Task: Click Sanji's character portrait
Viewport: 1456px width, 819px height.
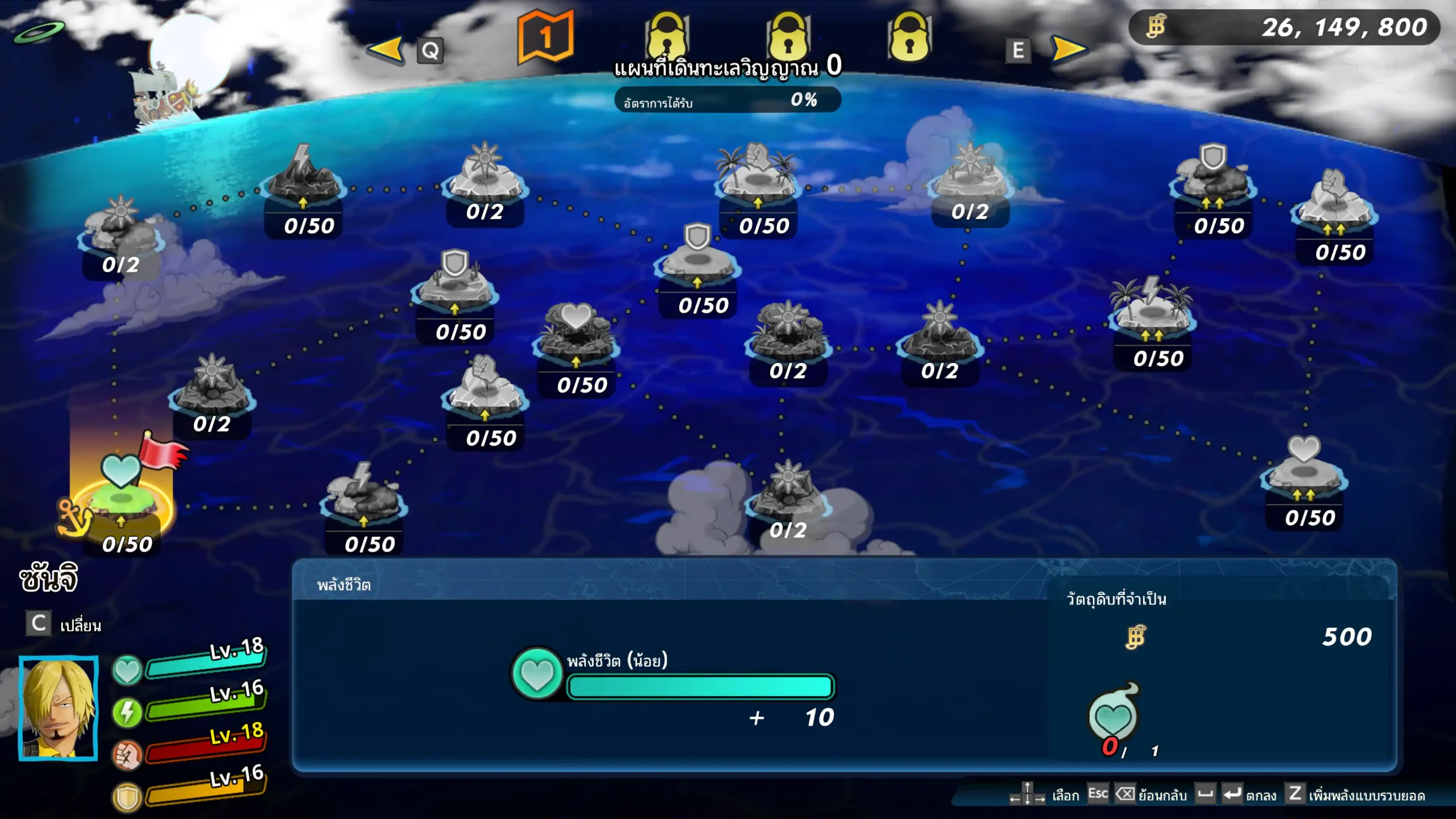Action: pyautogui.click(x=59, y=708)
